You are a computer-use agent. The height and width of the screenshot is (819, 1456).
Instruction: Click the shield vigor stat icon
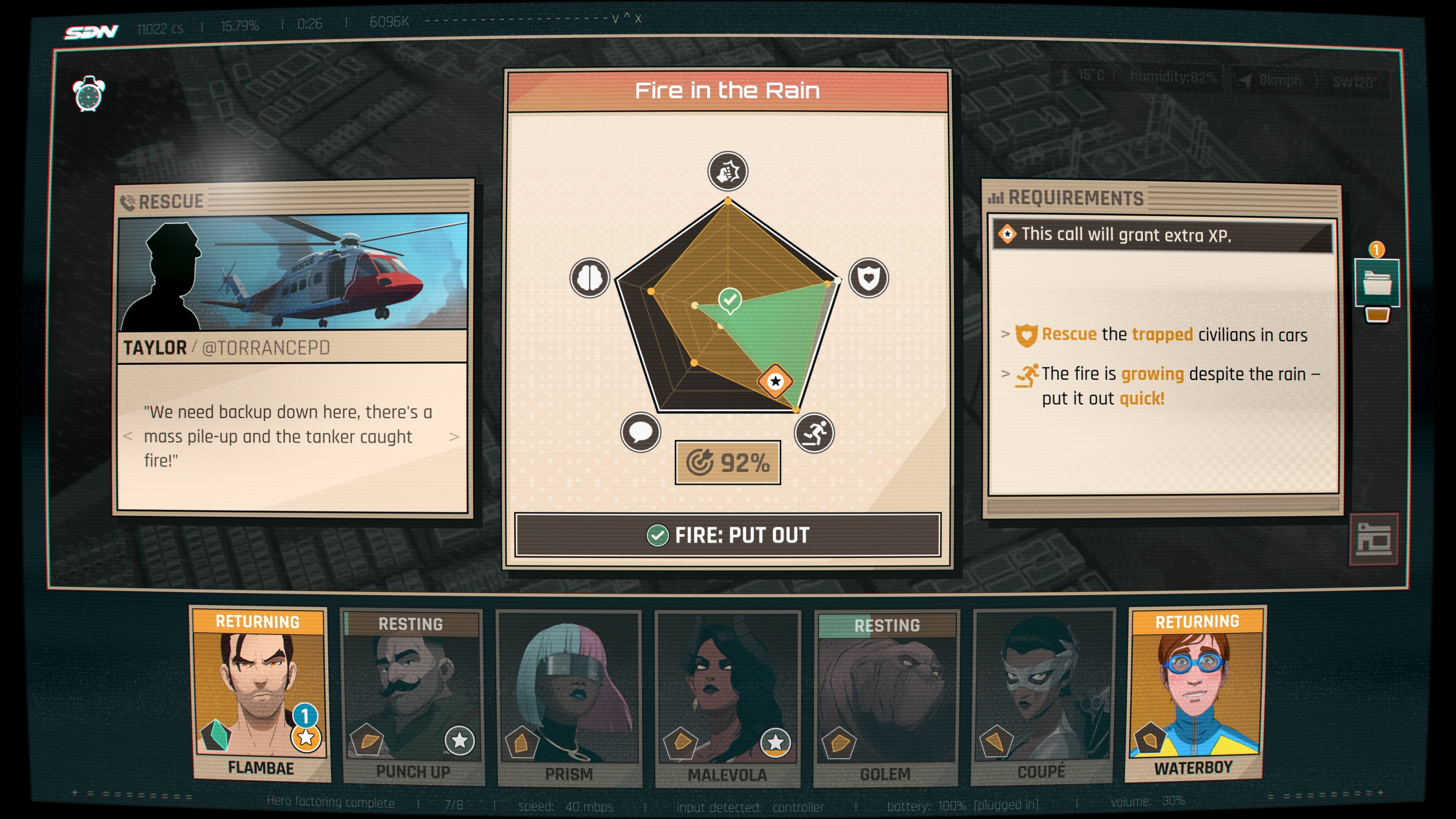pos(868,278)
